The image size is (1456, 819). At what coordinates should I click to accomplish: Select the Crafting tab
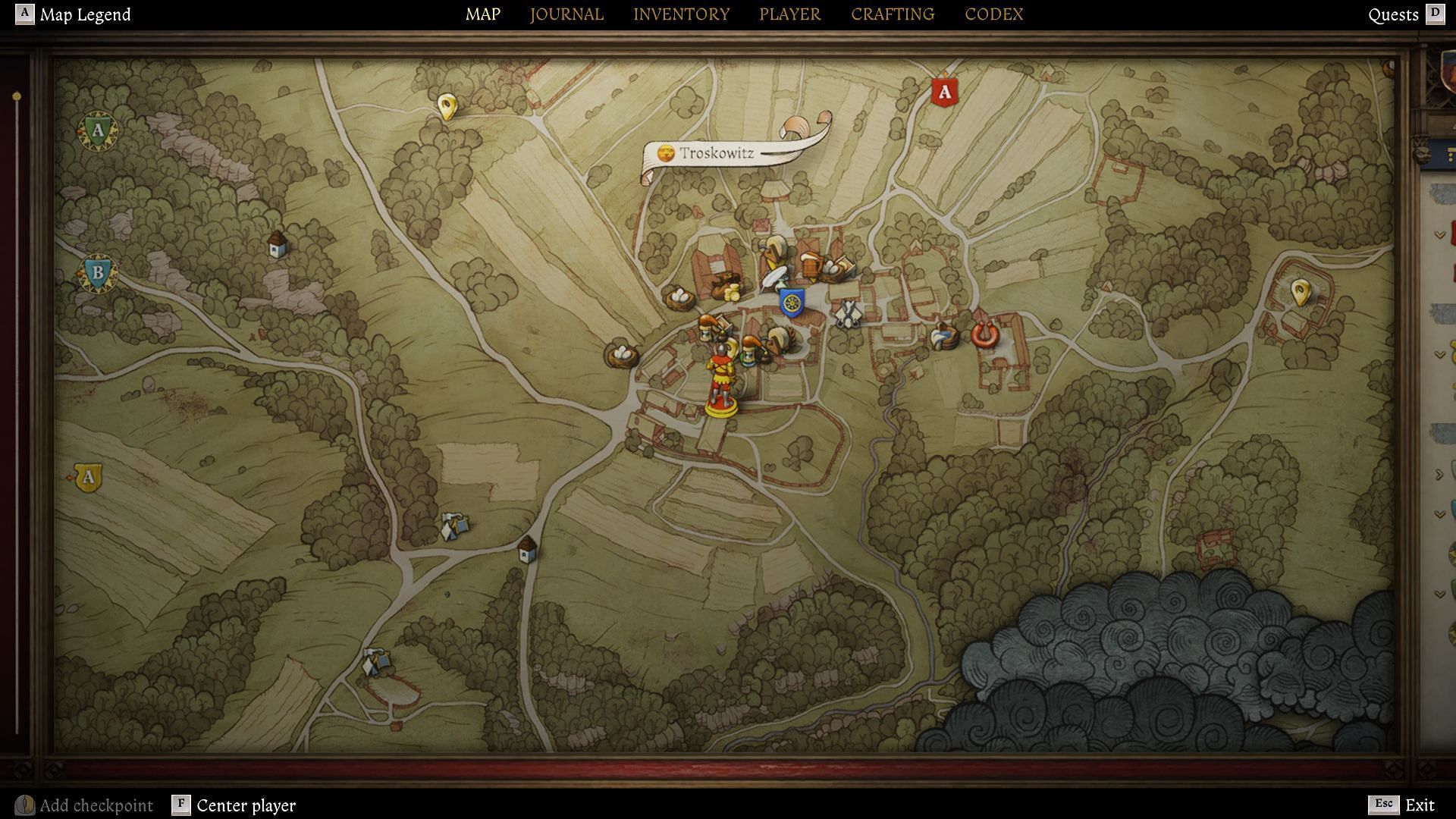coord(892,14)
